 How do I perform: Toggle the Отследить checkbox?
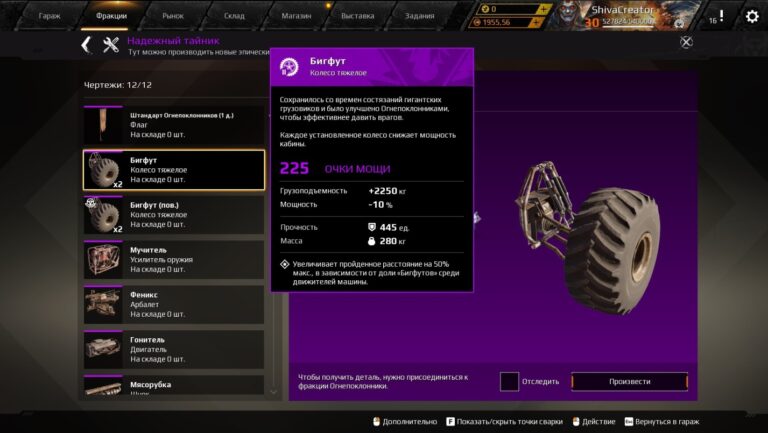[510, 381]
